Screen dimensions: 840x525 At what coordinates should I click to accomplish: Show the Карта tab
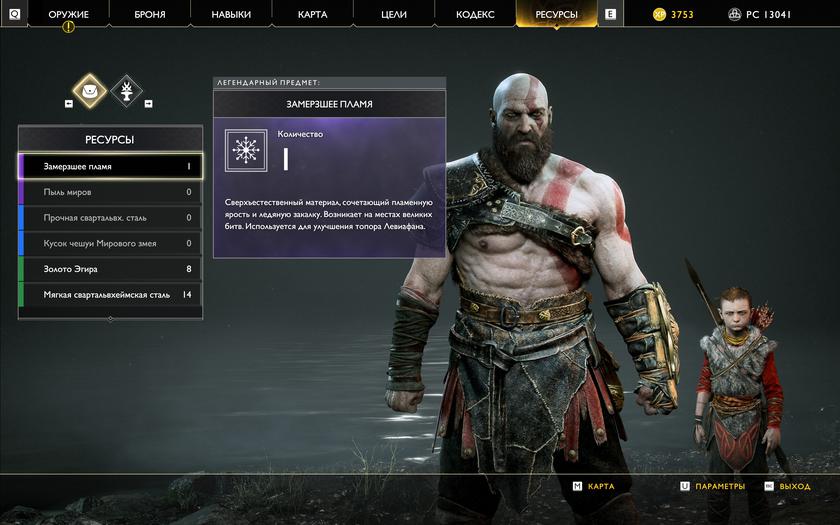[x=312, y=15]
